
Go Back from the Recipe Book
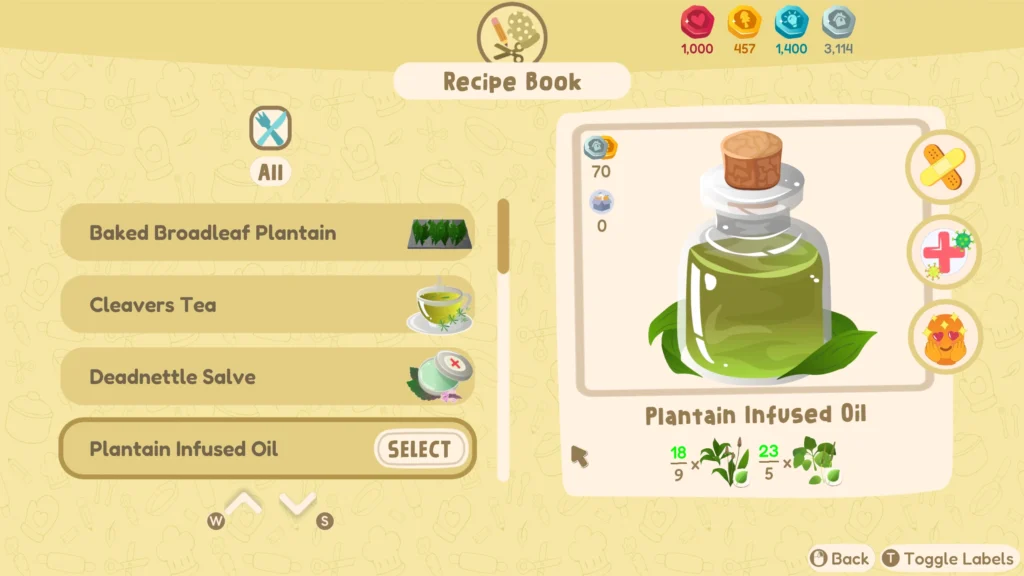coord(840,559)
